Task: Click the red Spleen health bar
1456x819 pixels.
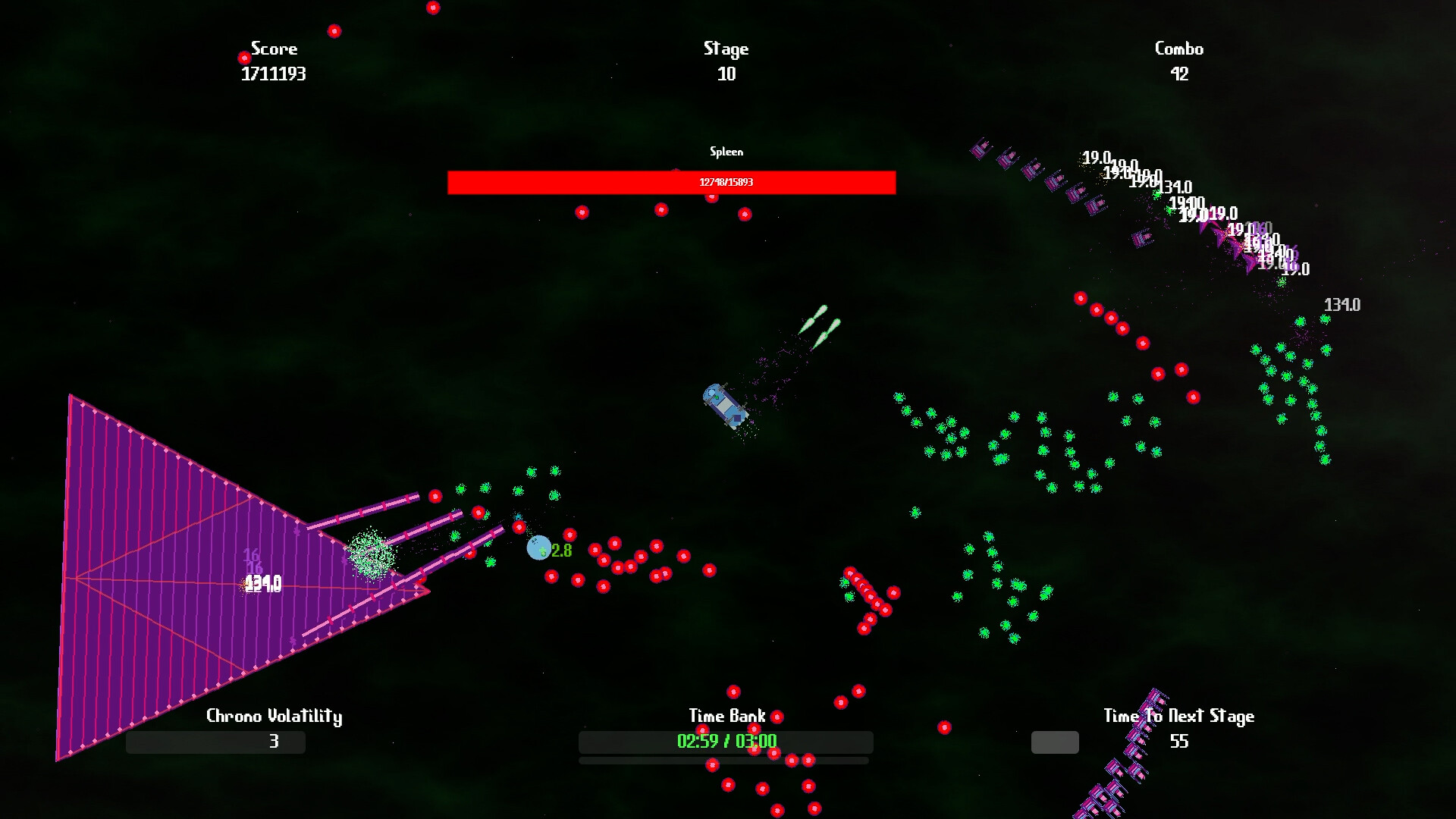Action: [672, 182]
